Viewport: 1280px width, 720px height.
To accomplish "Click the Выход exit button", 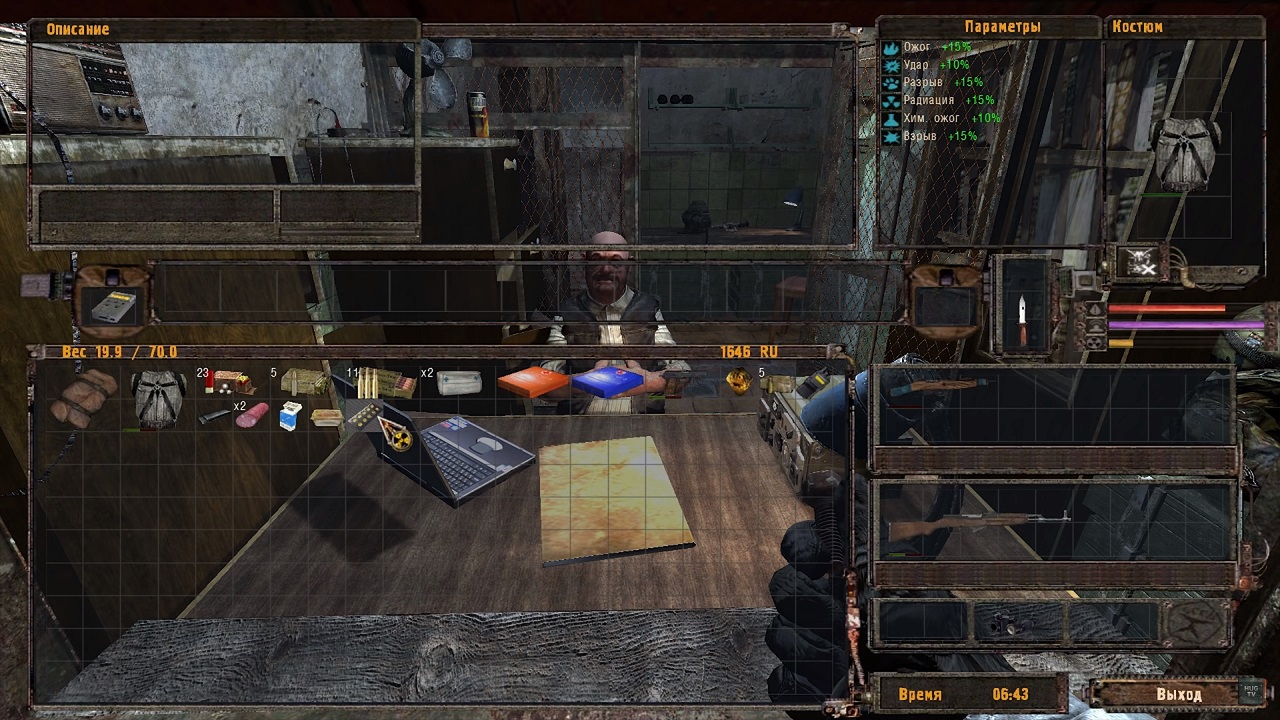I will pos(1178,694).
